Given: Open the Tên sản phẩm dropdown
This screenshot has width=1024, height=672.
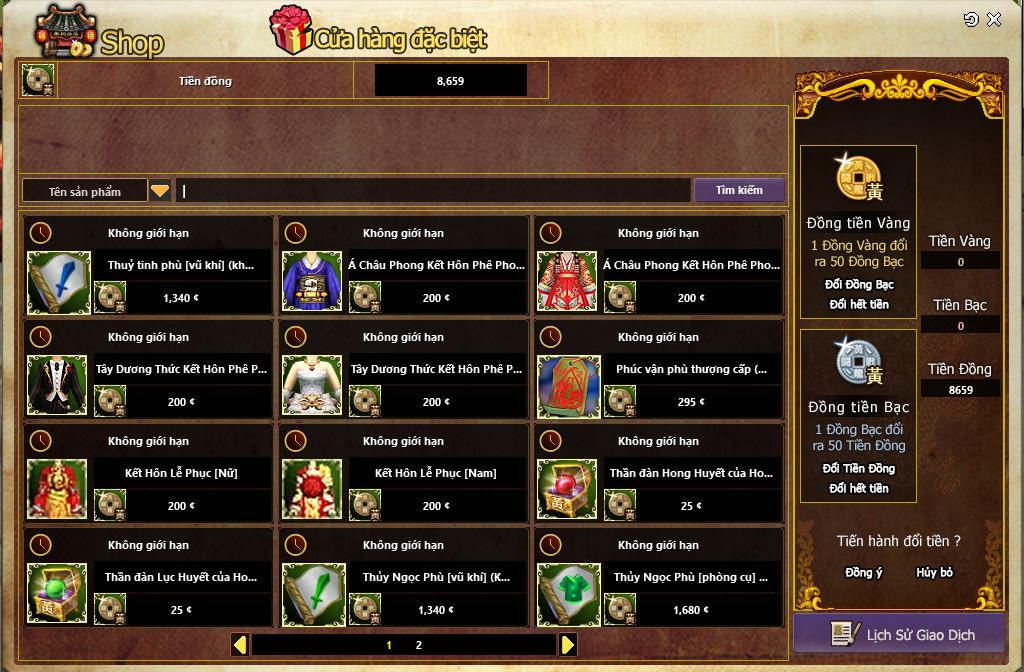Looking at the screenshot, I should 160,190.
